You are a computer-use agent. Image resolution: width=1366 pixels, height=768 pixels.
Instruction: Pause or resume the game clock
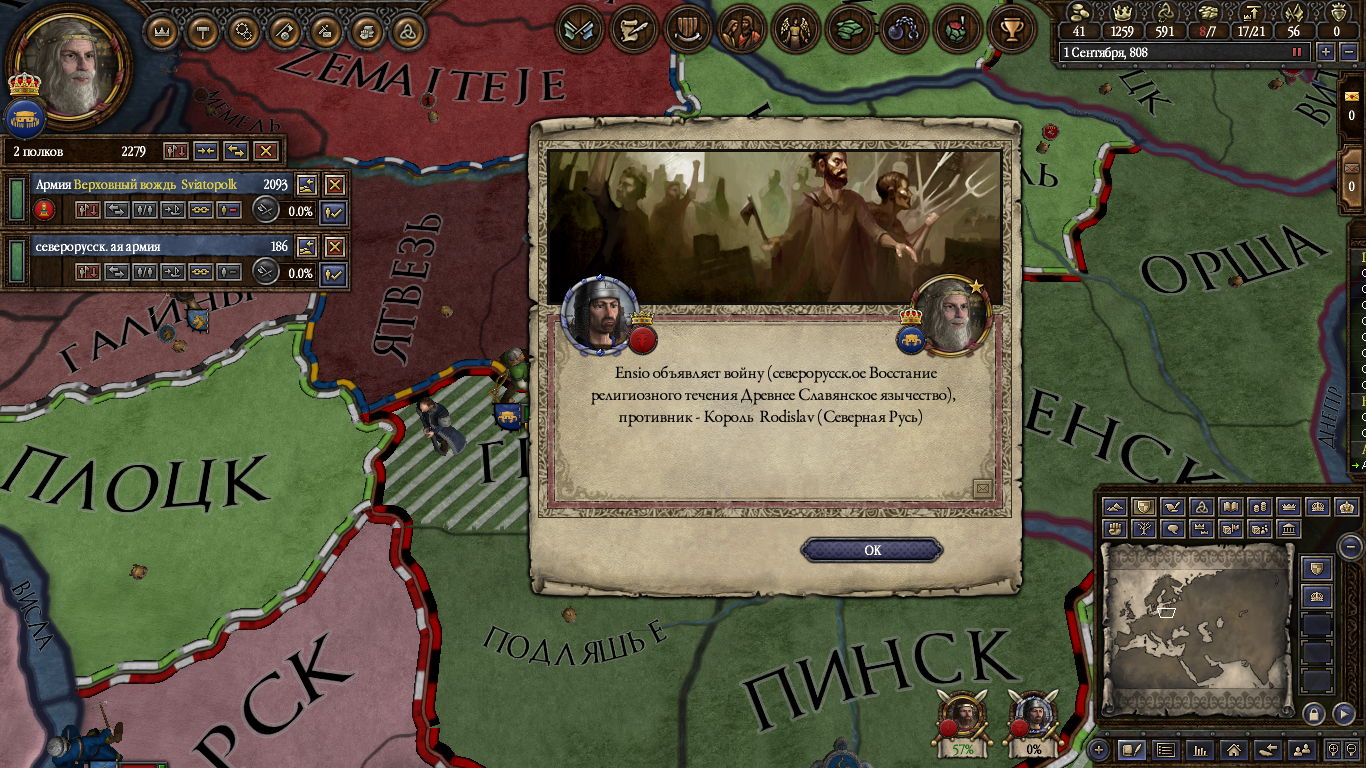coord(1298,52)
